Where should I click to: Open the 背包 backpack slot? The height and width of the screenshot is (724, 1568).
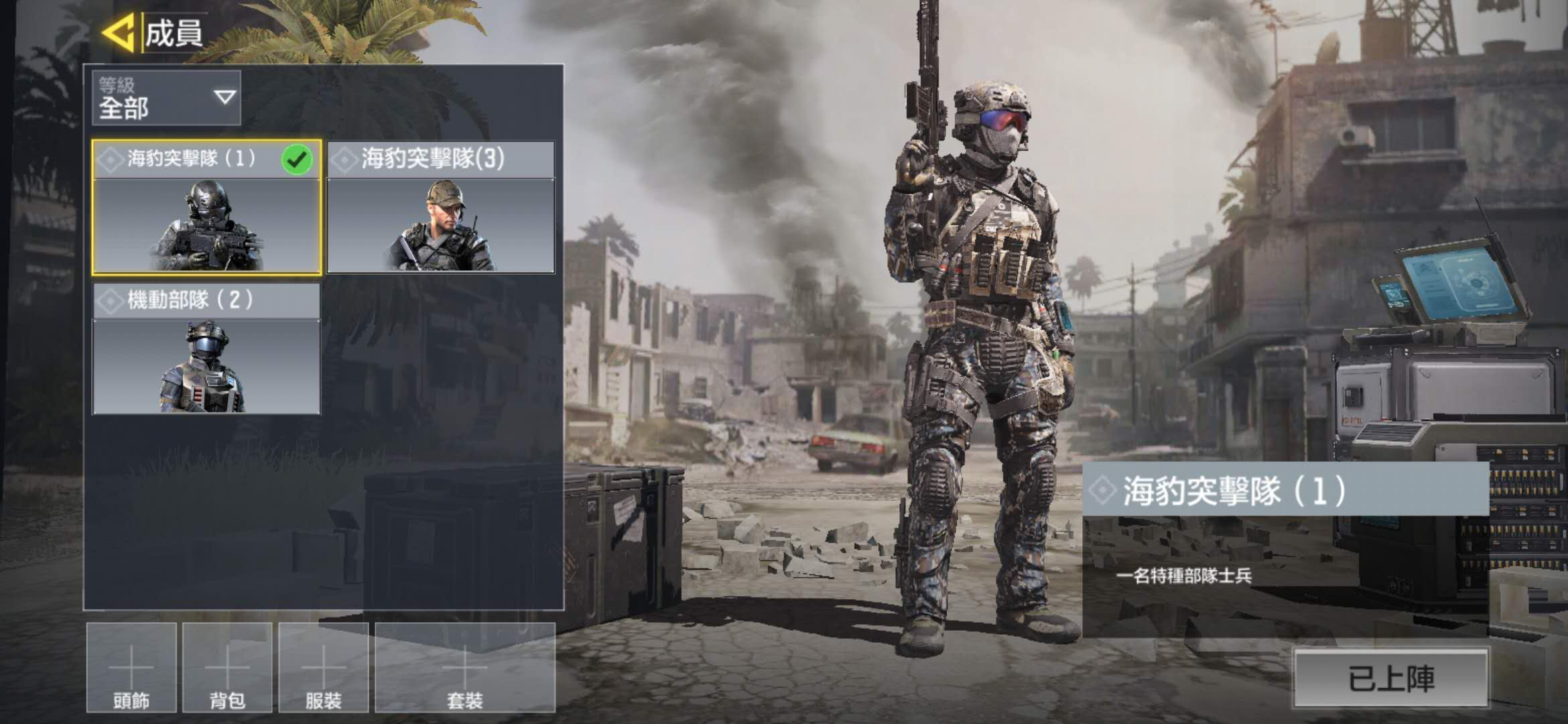pyautogui.click(x=227, y=668)
